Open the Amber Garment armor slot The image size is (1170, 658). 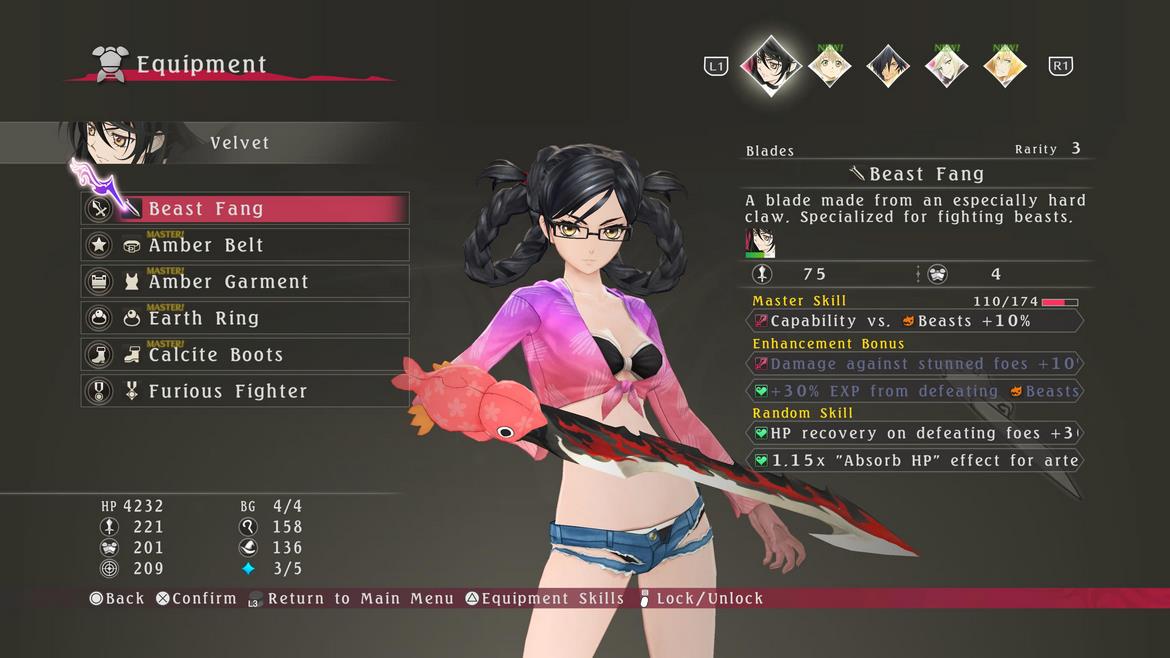pyautogui.click(x=245, y=282)
